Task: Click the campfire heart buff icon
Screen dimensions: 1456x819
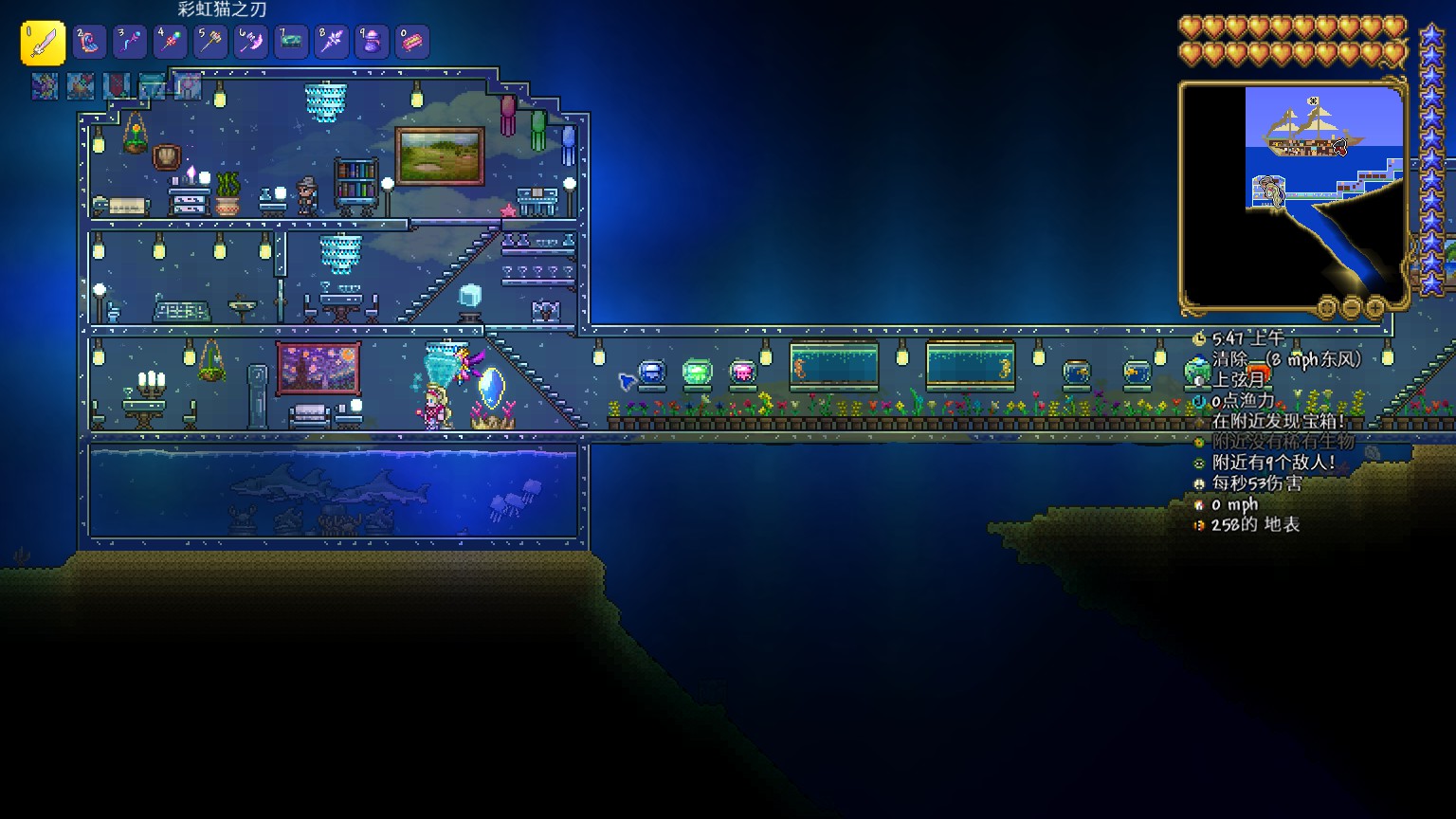Action: (x=81, y=86)
